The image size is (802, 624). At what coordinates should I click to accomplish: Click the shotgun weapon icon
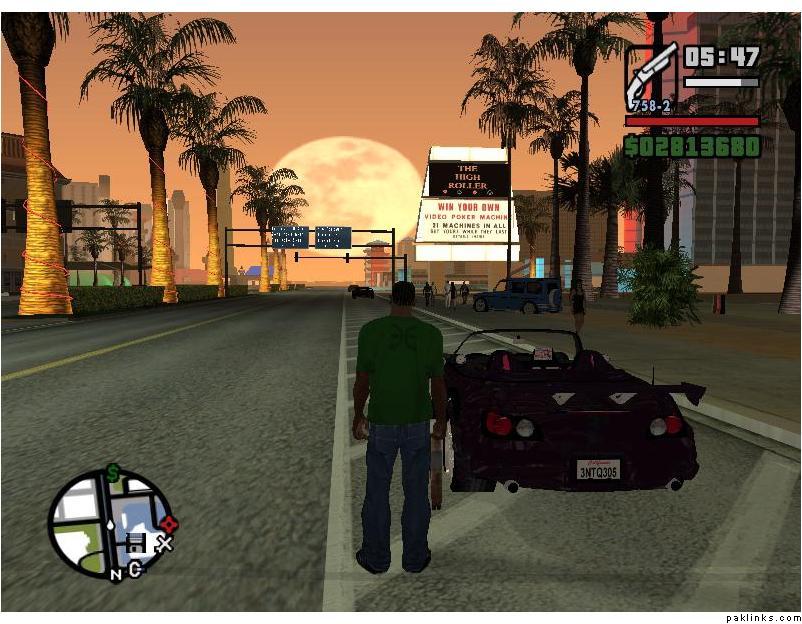(651, 74)
